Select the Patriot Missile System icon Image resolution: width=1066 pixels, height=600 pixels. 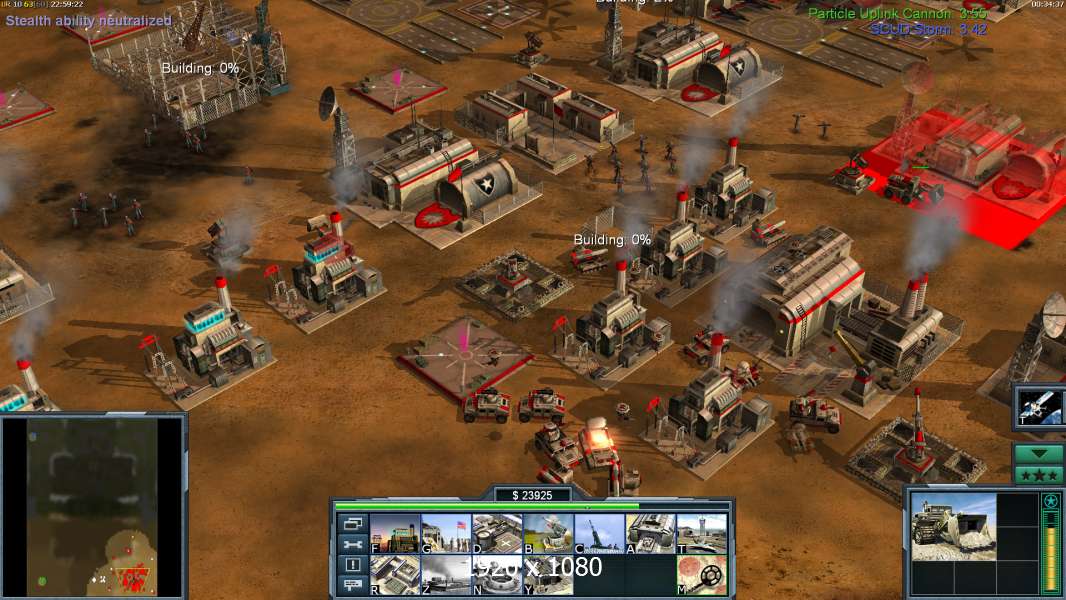548,533
